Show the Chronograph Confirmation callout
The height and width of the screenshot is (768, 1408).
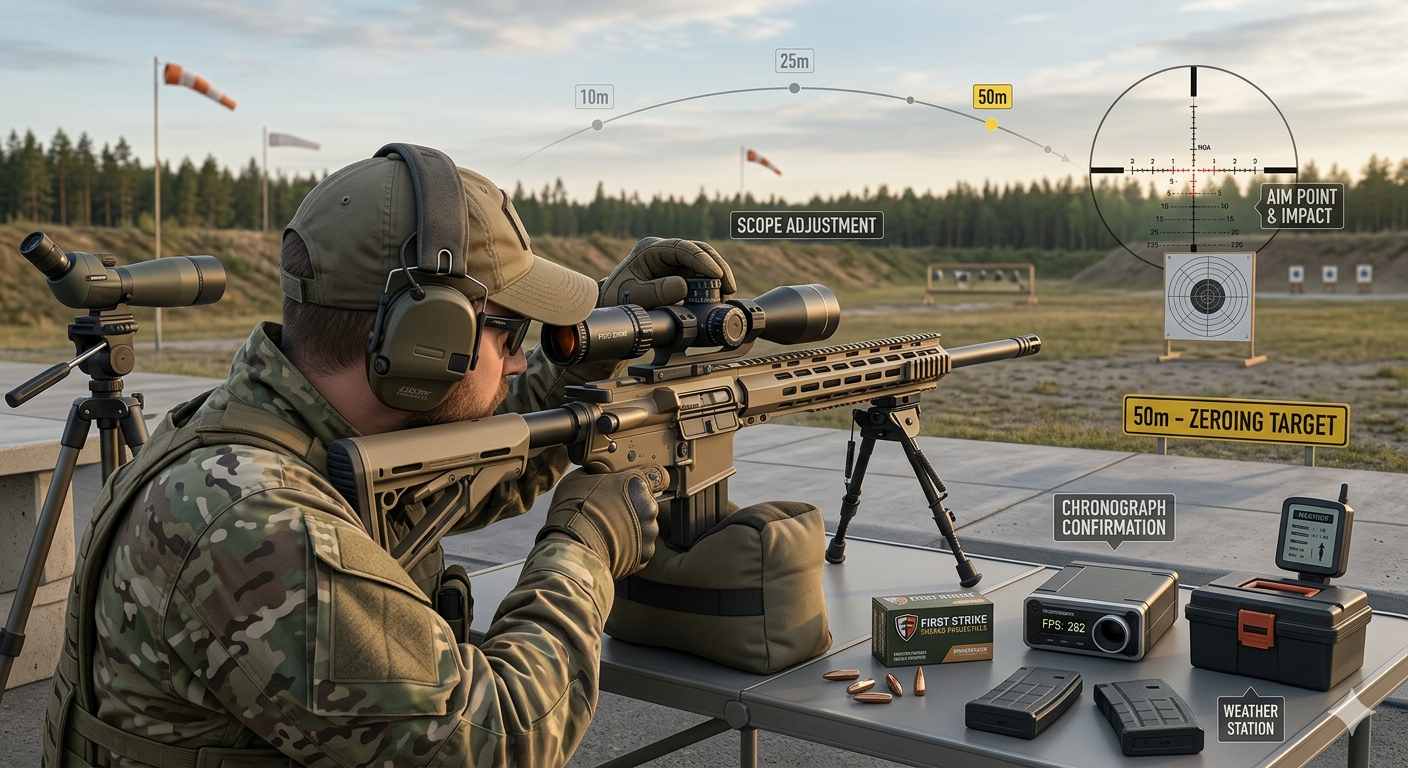pos(1113,518)
